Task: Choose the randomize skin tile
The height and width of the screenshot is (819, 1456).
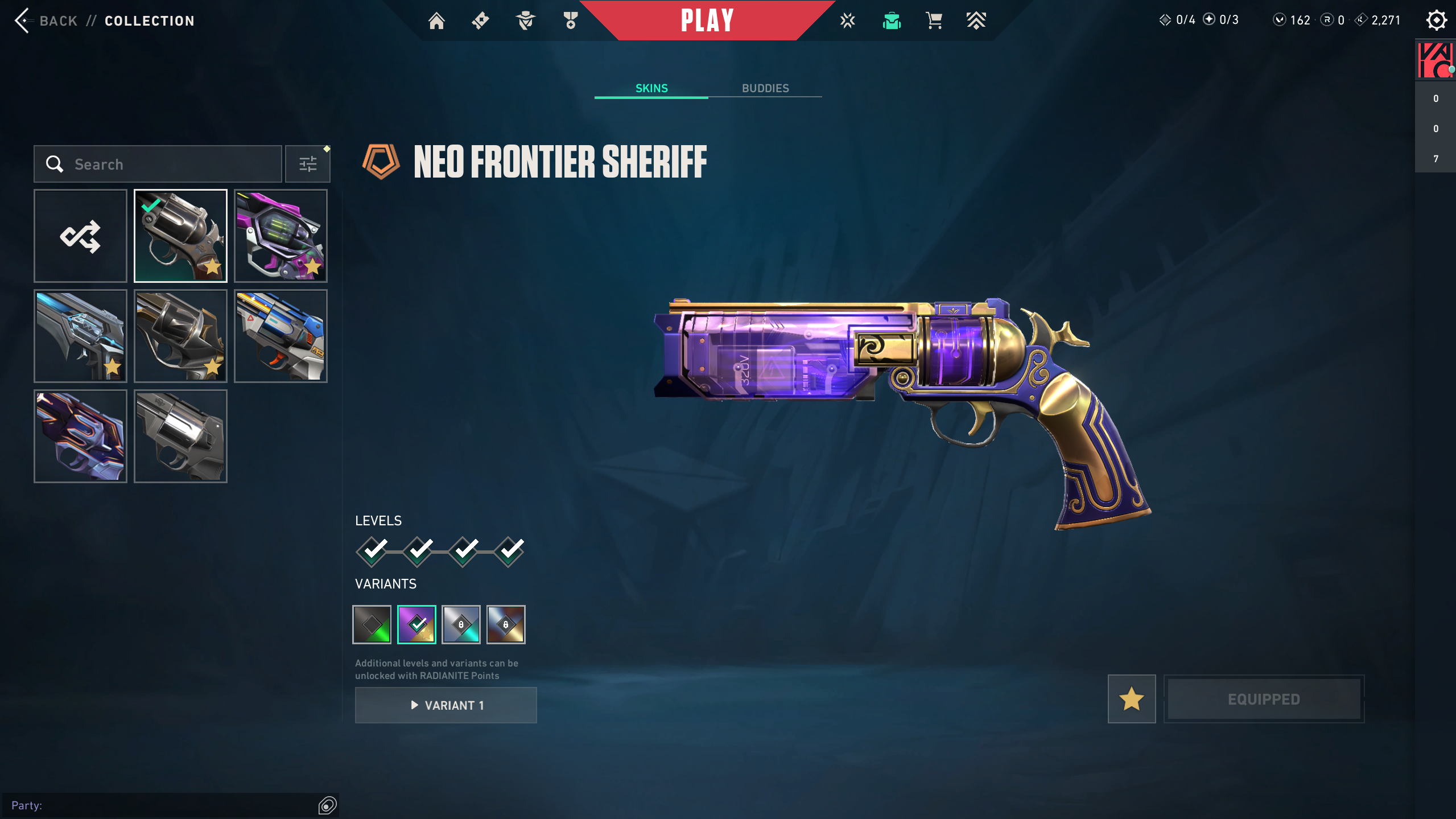Action: coord(80,236)
